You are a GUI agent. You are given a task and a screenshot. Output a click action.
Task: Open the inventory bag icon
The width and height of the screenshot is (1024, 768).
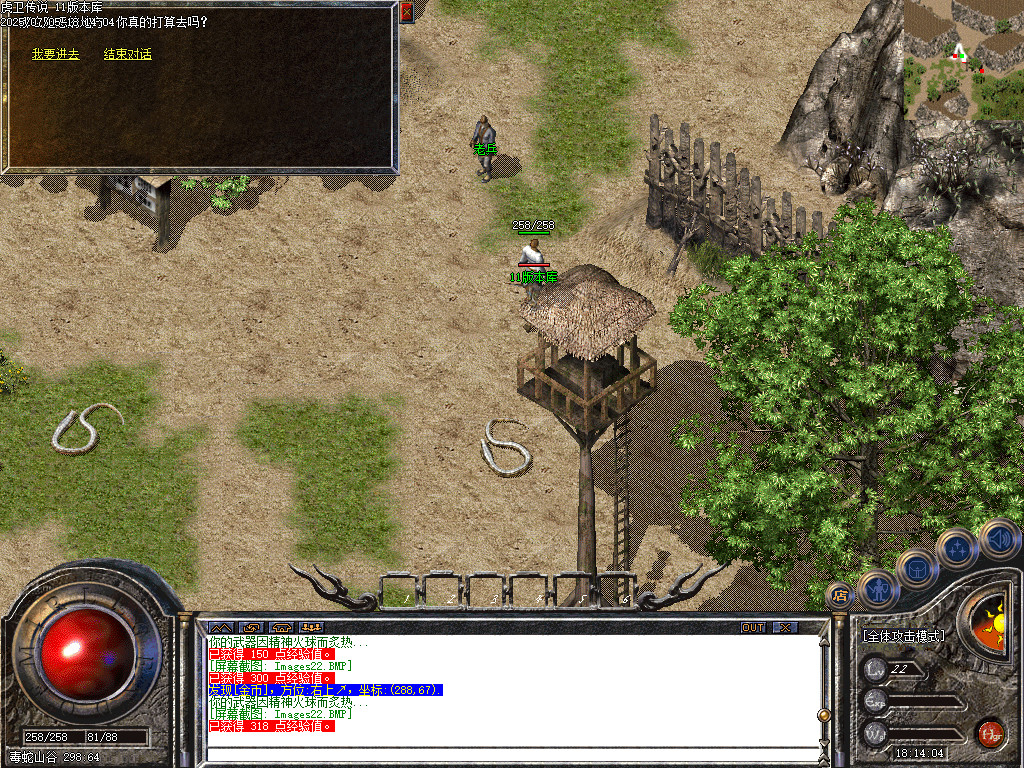coord(917,568)
